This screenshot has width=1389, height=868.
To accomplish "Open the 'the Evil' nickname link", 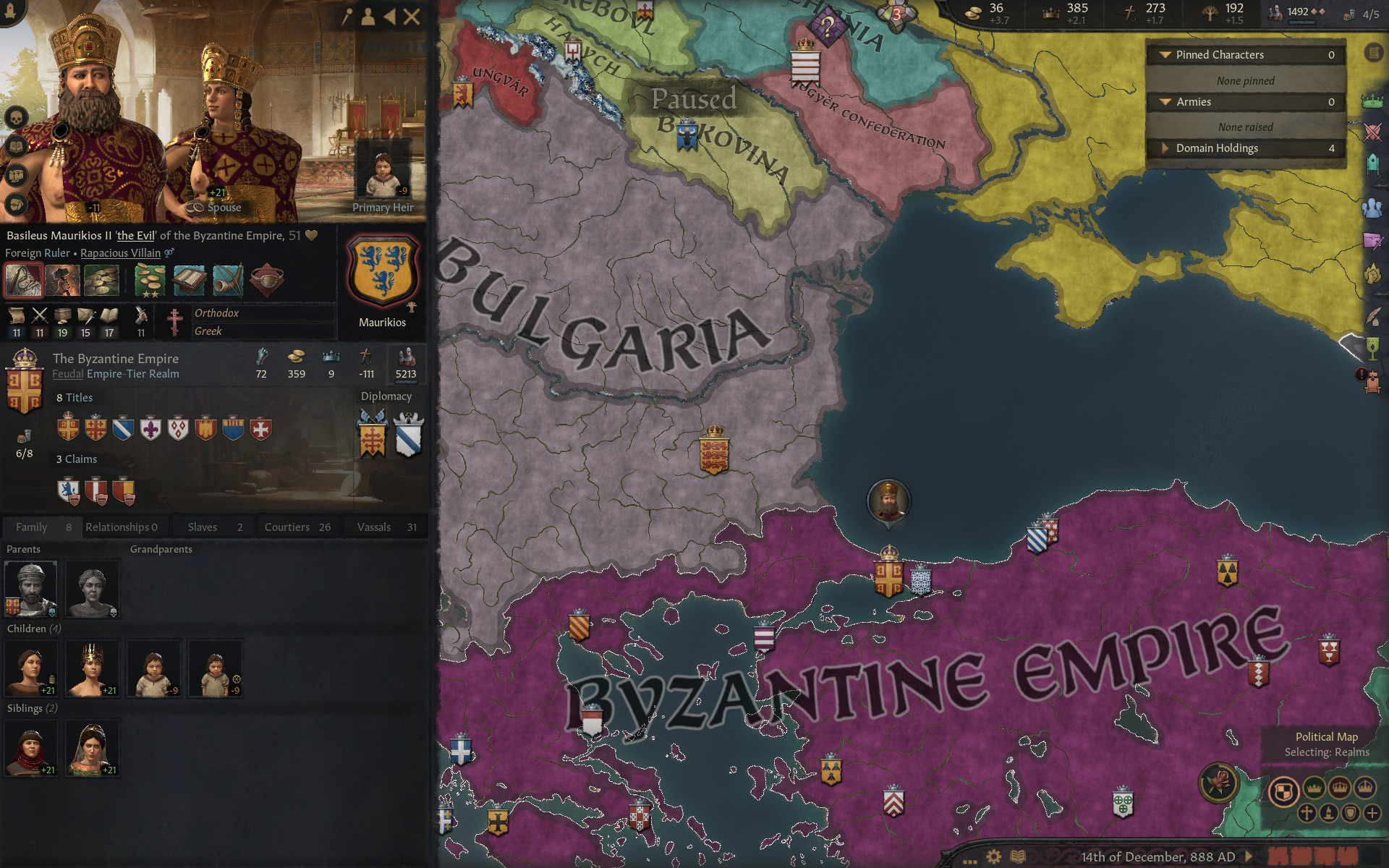I will [x=136, y=236].
